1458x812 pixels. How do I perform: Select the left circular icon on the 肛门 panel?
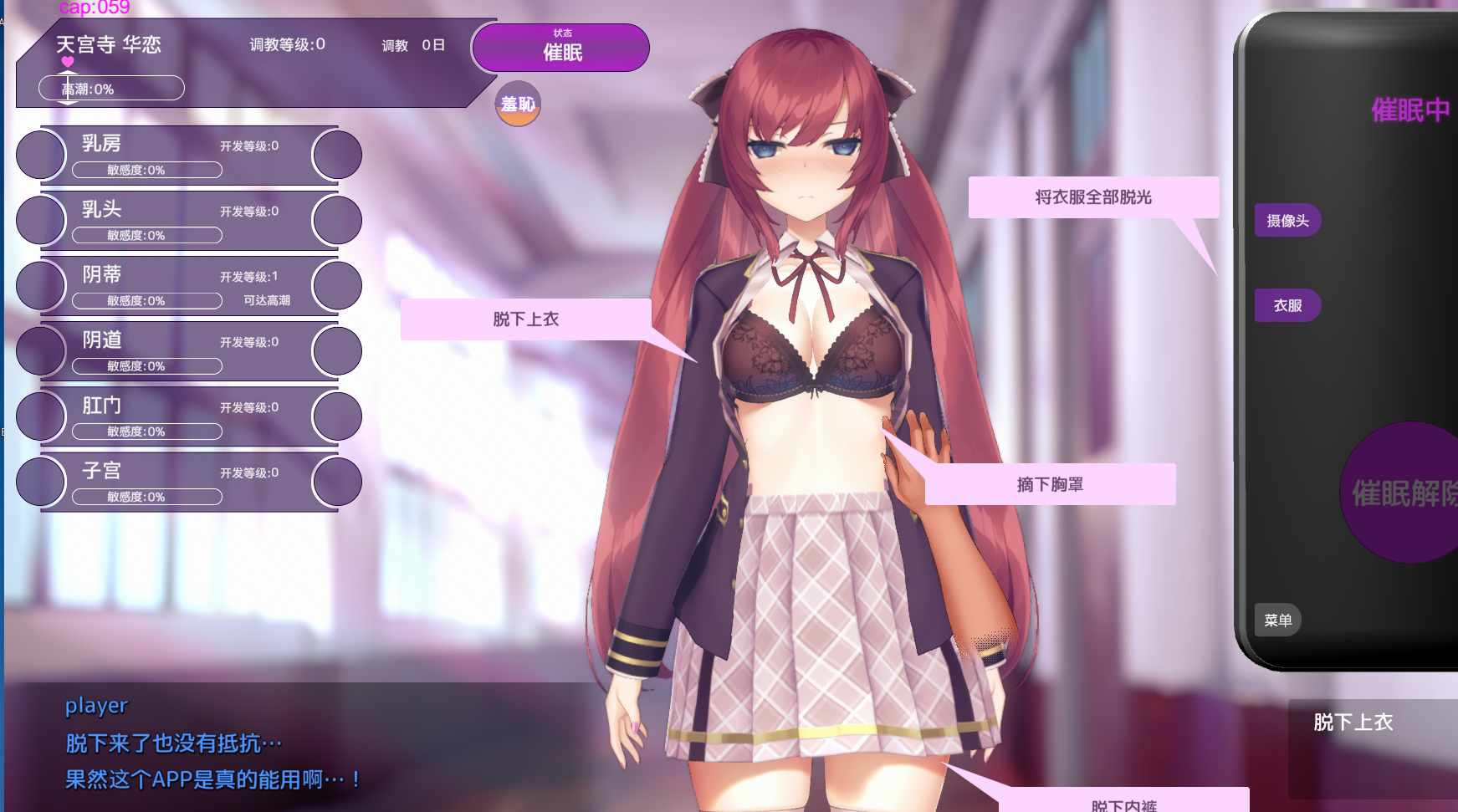click(39, 416)
